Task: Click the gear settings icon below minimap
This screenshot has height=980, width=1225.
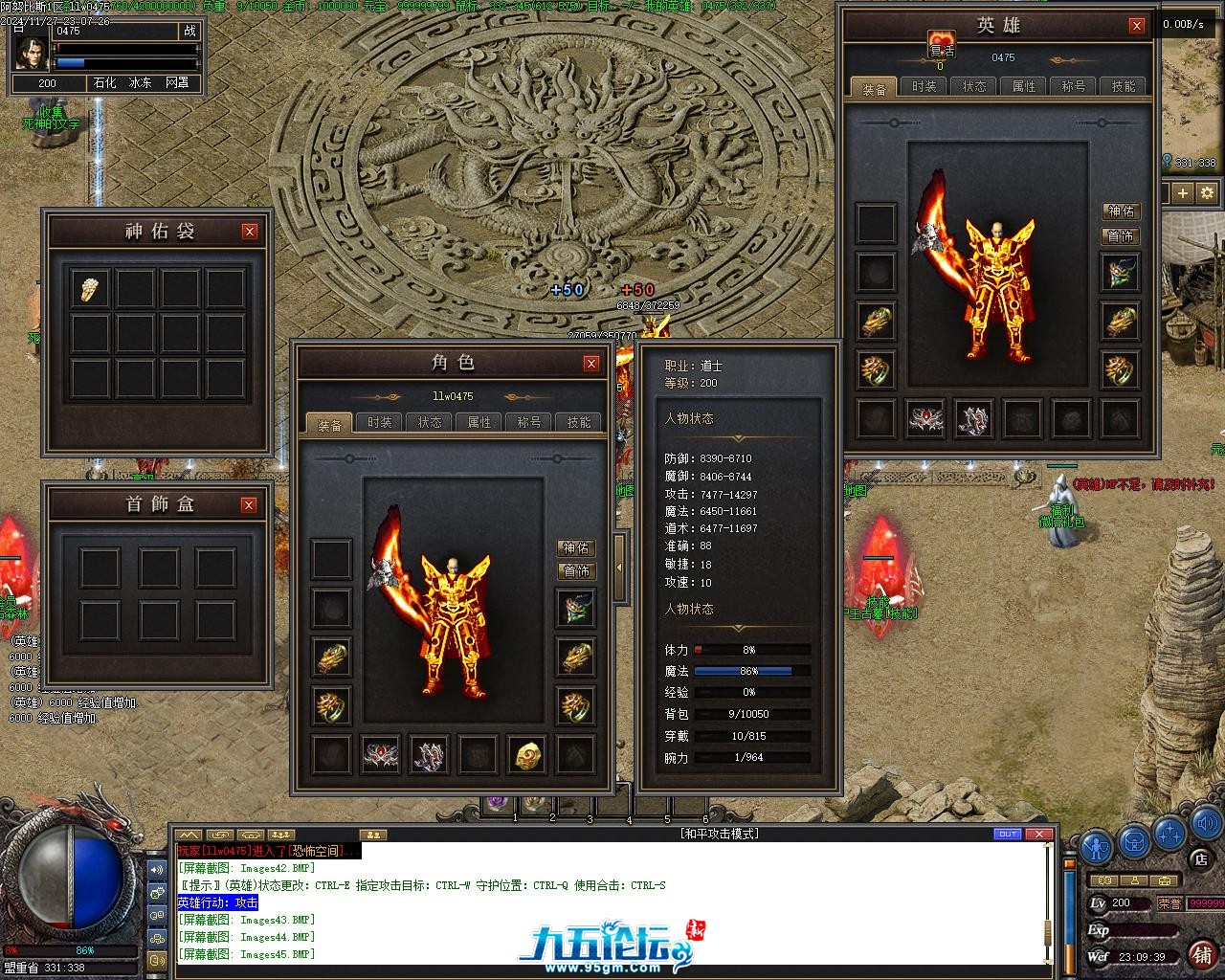Action: point(1207,192)
